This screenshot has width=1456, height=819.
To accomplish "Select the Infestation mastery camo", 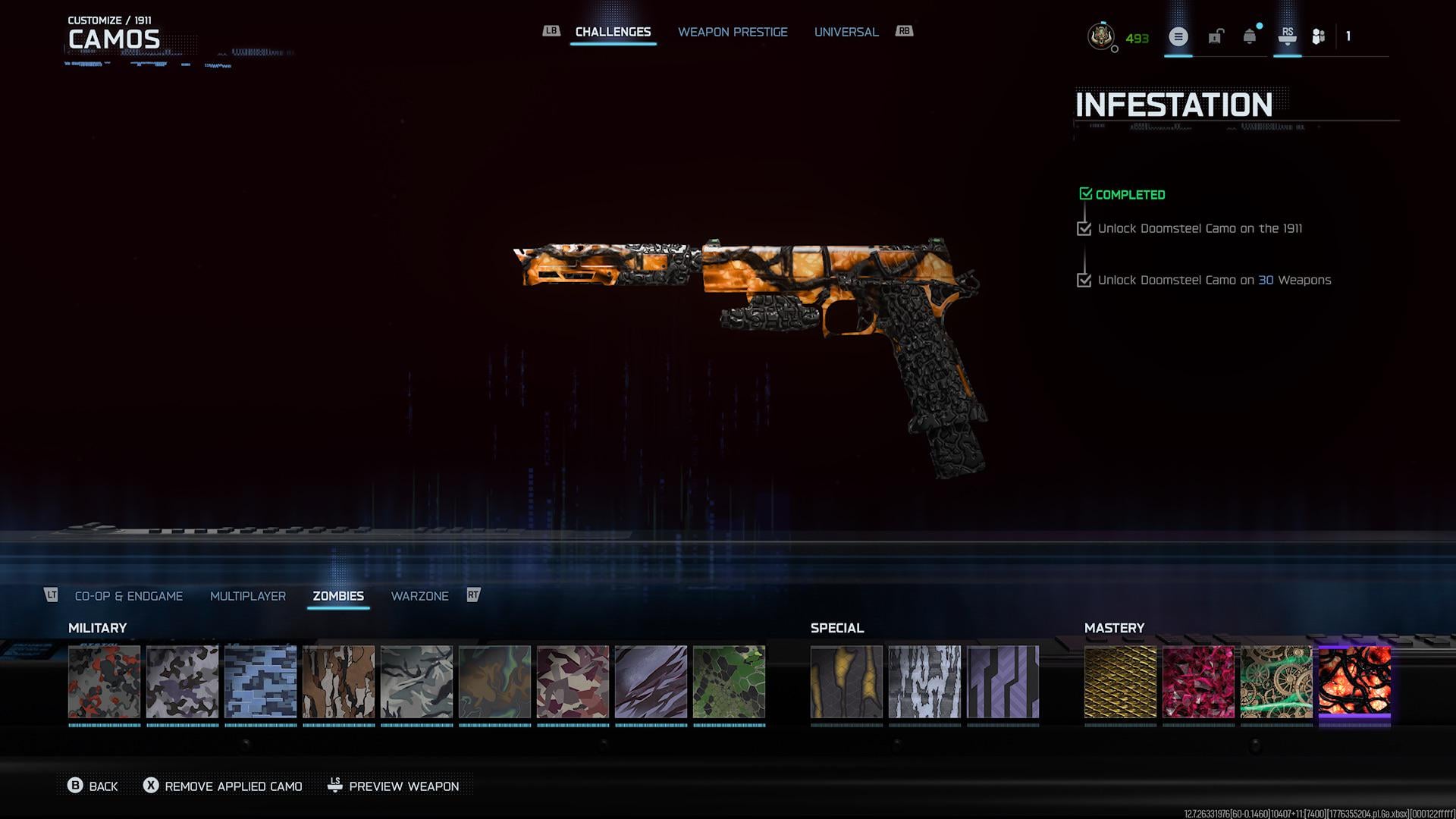I will point(1354,682).
